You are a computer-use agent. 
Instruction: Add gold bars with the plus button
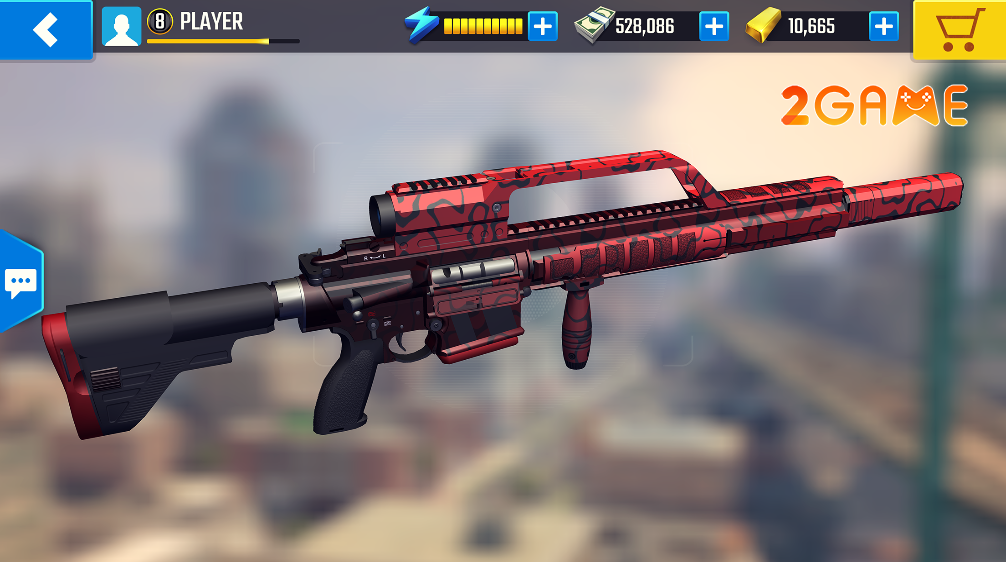click(883, 26)
